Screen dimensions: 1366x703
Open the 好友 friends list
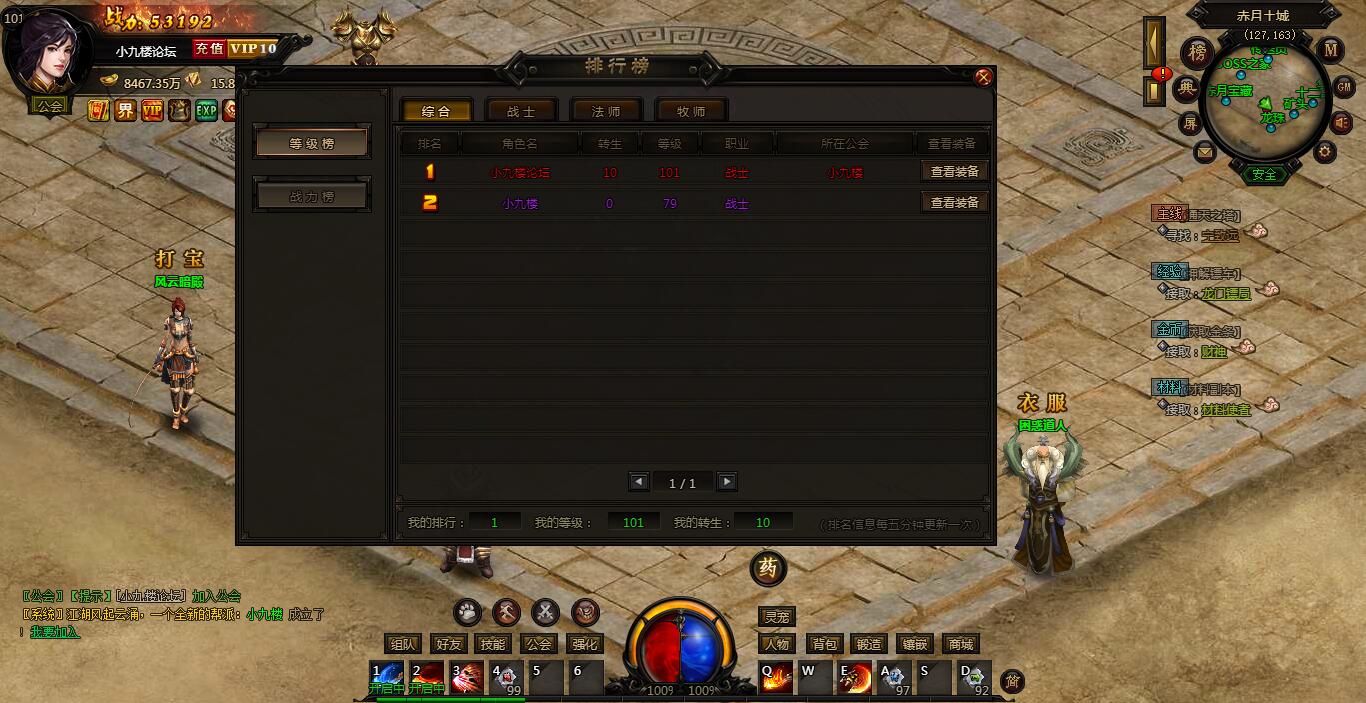pyautogui.click(x=449, y=644)
